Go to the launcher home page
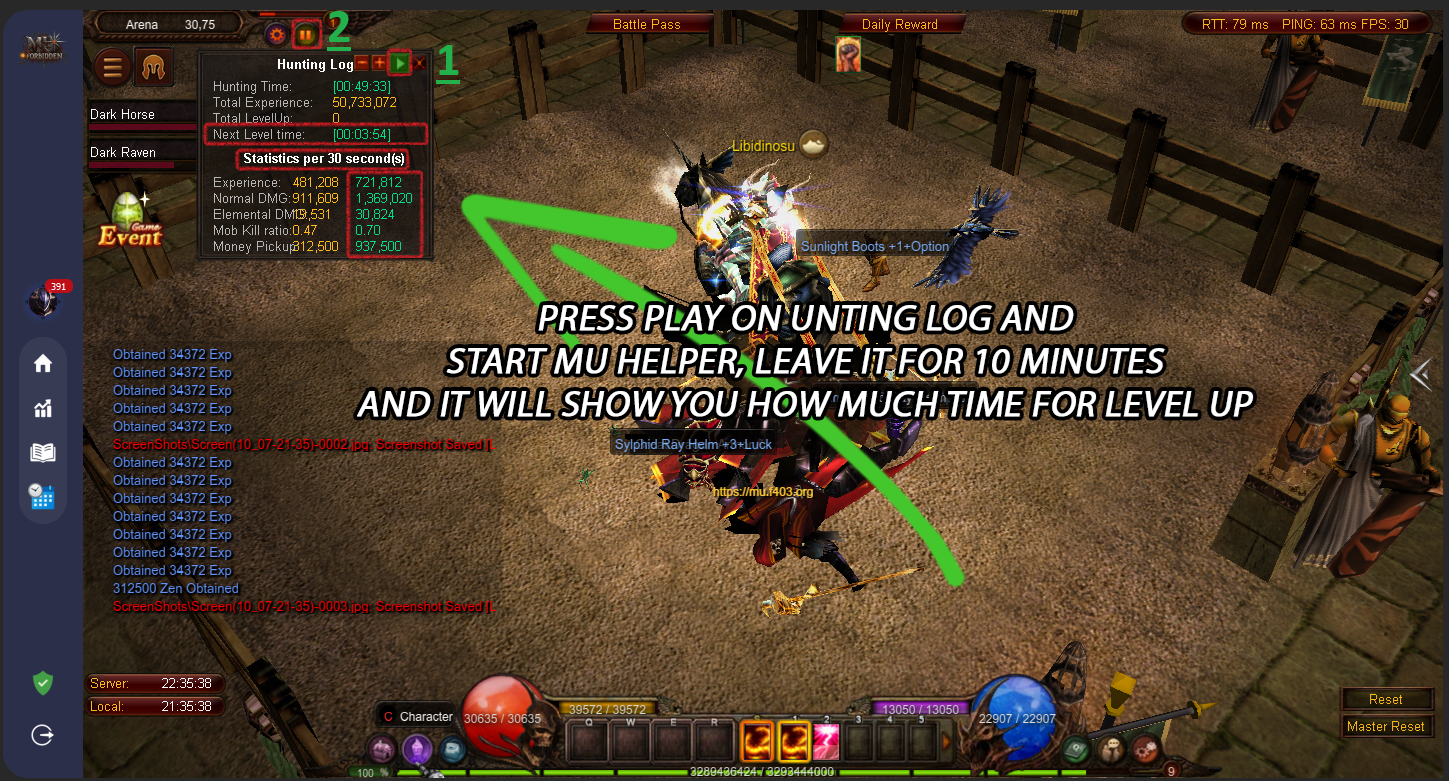1449x781 pixels. click(42, 363)
